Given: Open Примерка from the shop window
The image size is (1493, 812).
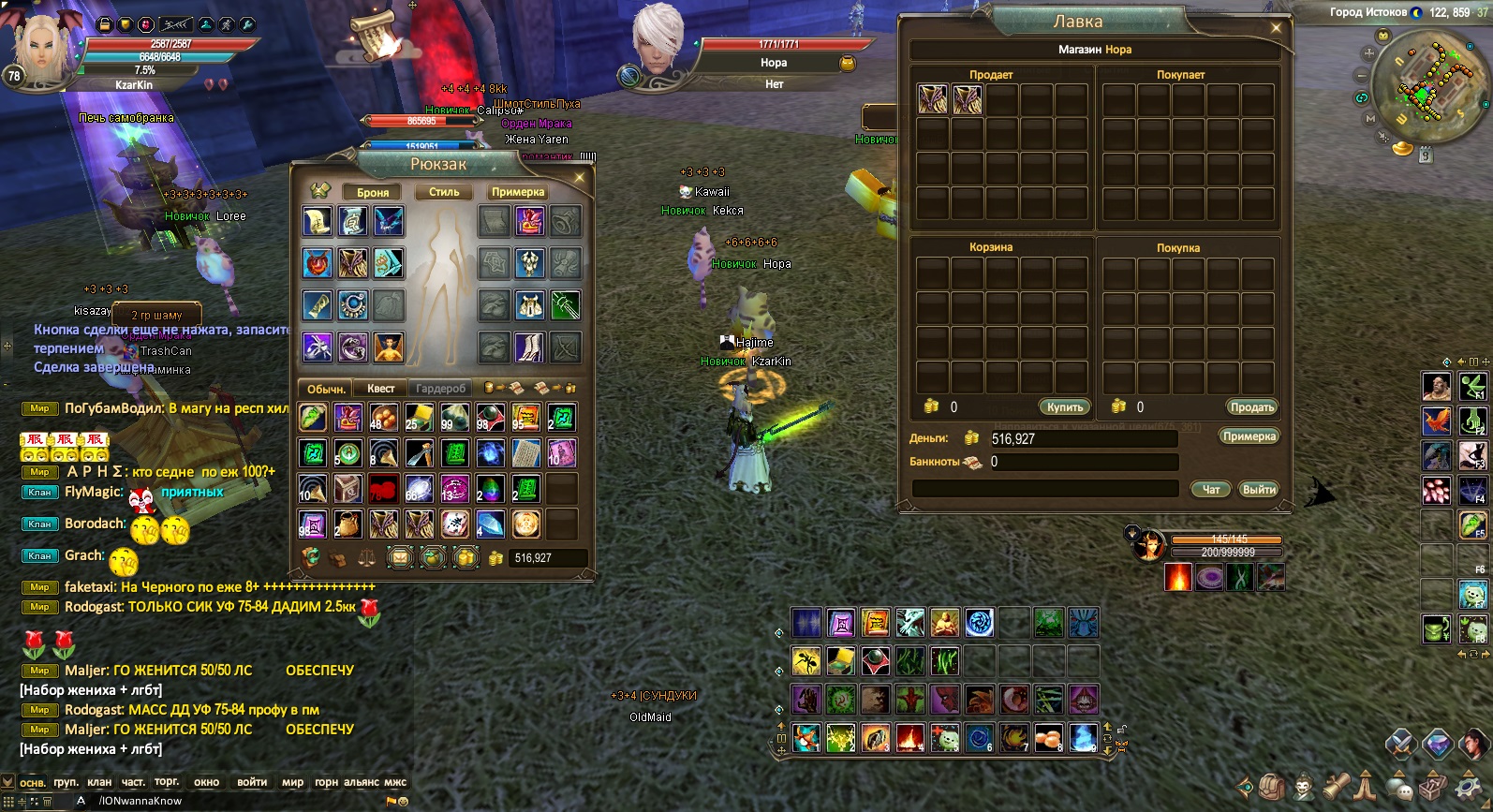Looking at the screenshot, I should [1249, 436].
